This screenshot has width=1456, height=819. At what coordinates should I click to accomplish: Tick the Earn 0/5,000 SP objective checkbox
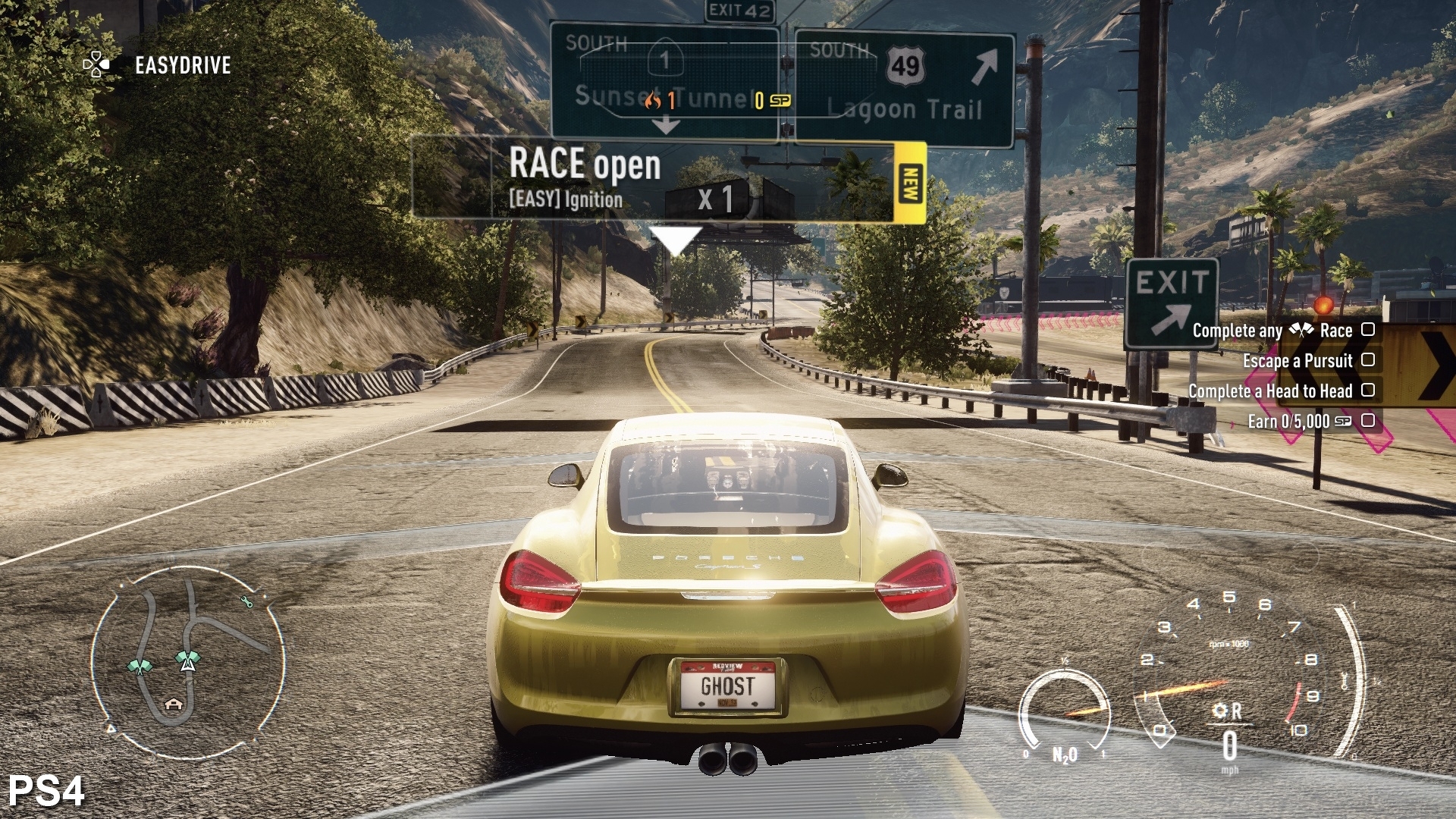[1368, 421]
